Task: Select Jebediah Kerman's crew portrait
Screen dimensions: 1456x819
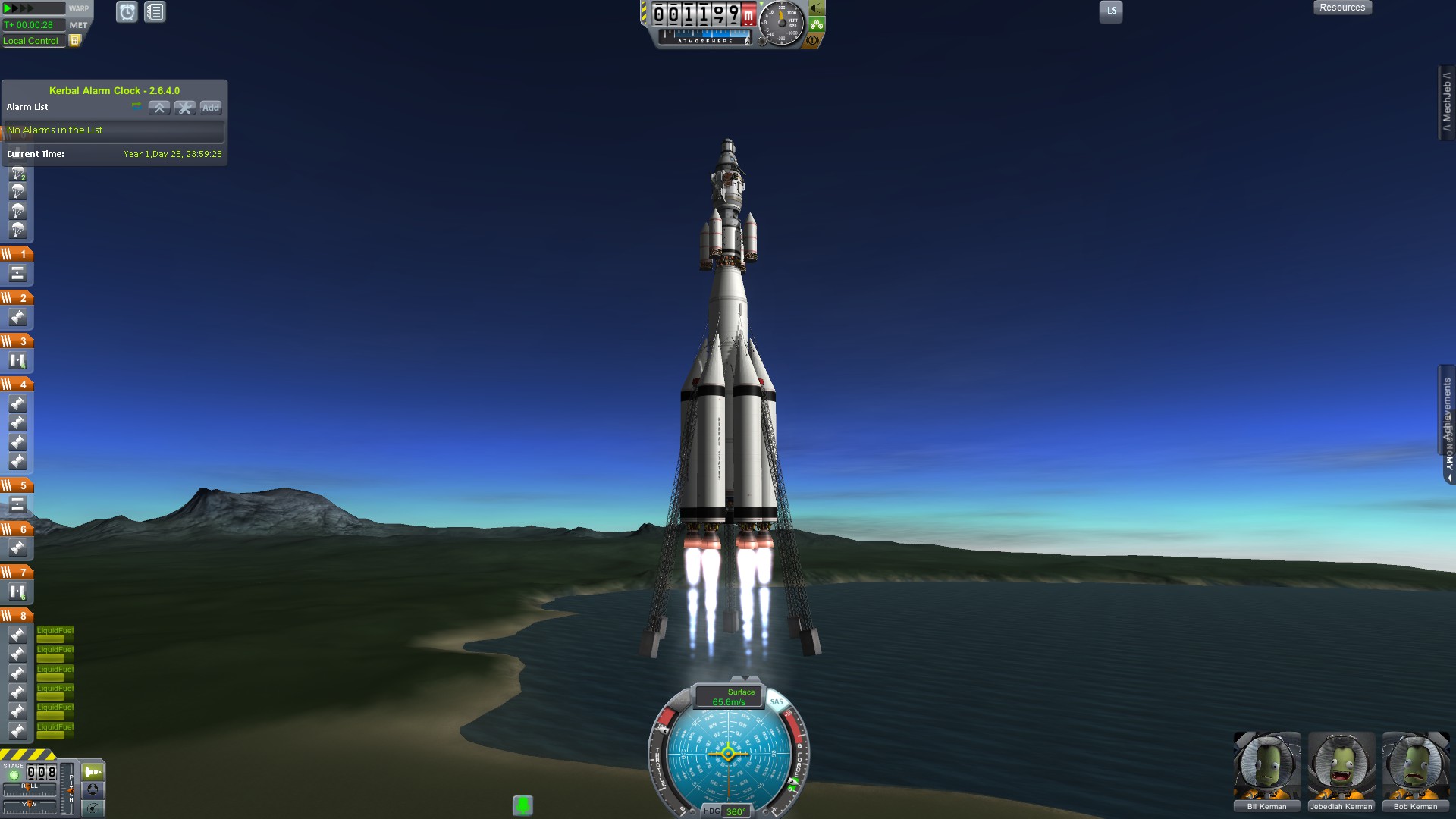Action: 1341,766
